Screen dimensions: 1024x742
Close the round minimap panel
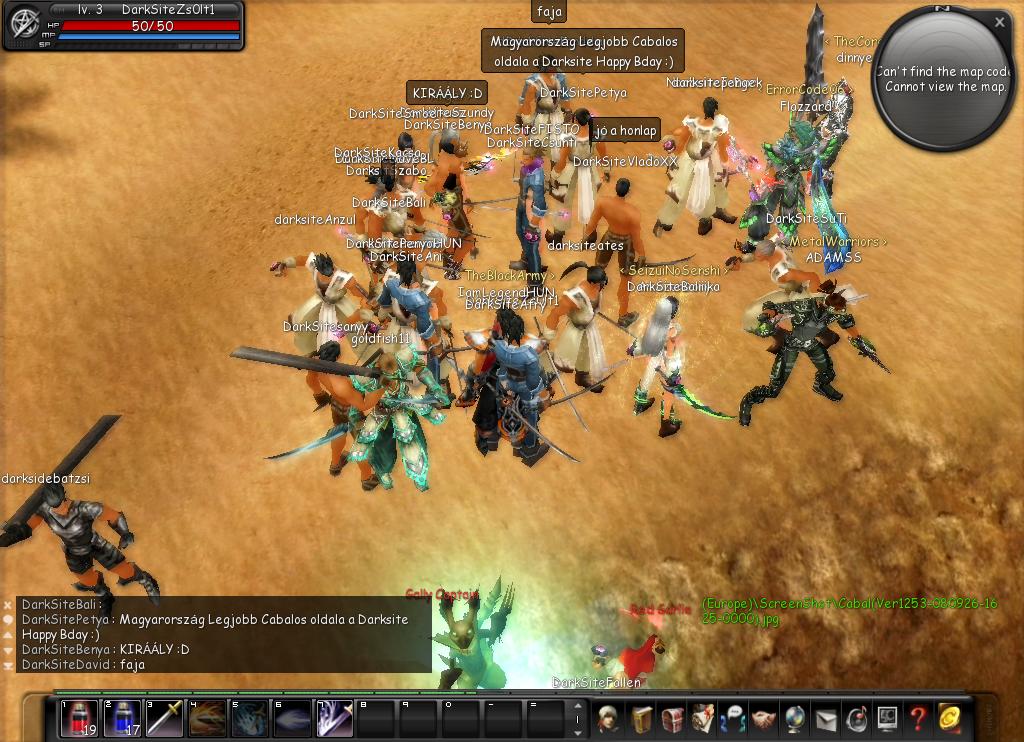(x=999, y=22)
